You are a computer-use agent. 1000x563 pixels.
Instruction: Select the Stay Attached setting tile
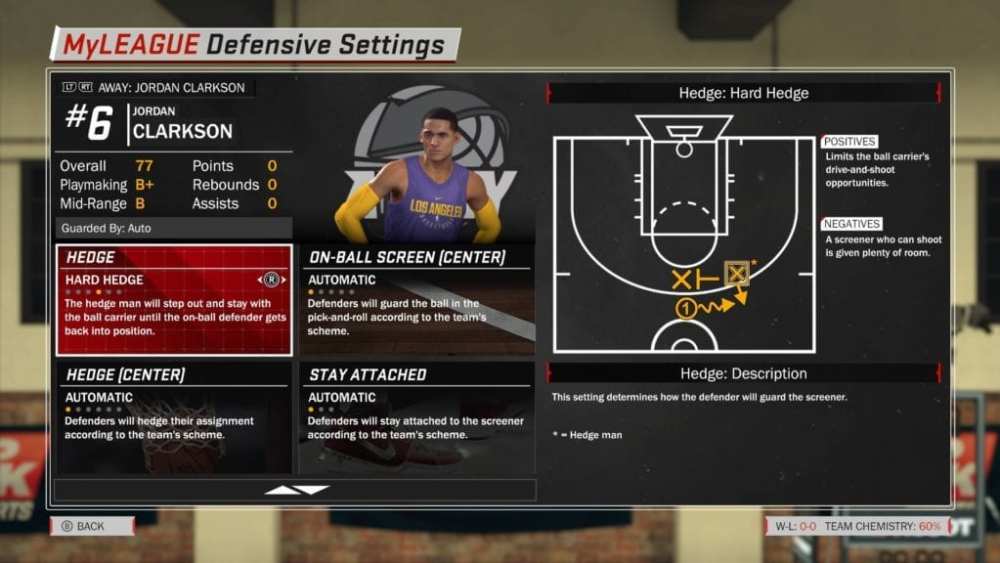click(417, 416)
